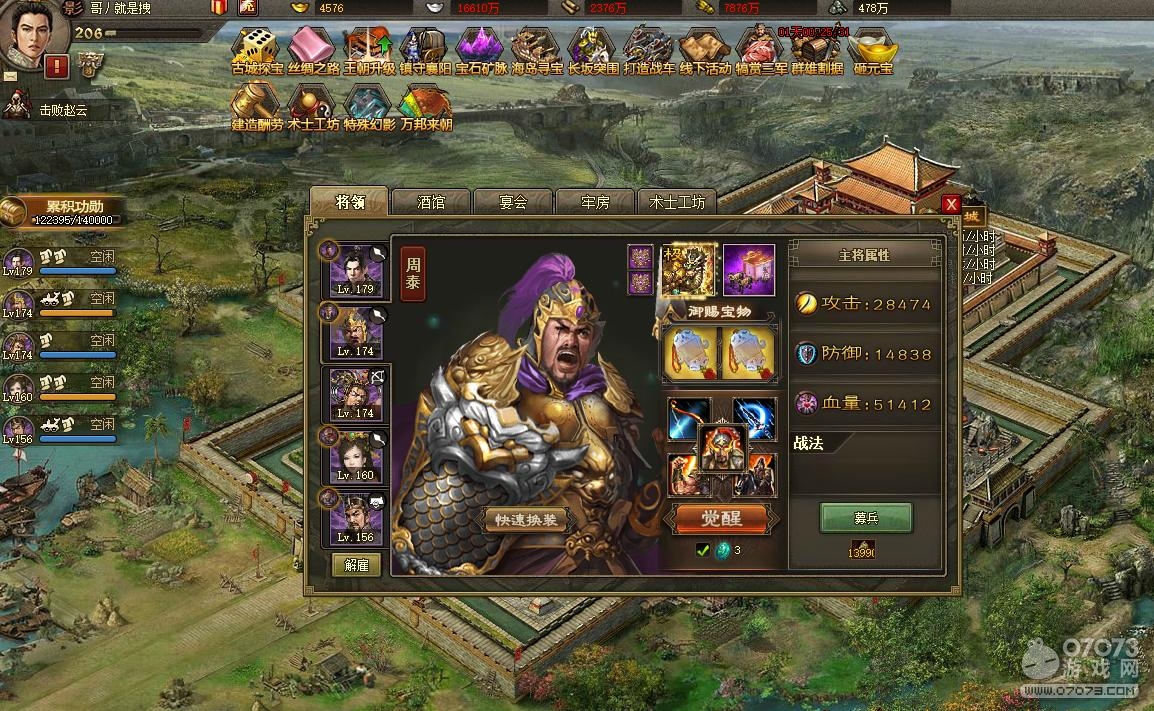Open the 宴会 tab
This screenshot has height=711, width=1154.
click(x=513, y=202)
